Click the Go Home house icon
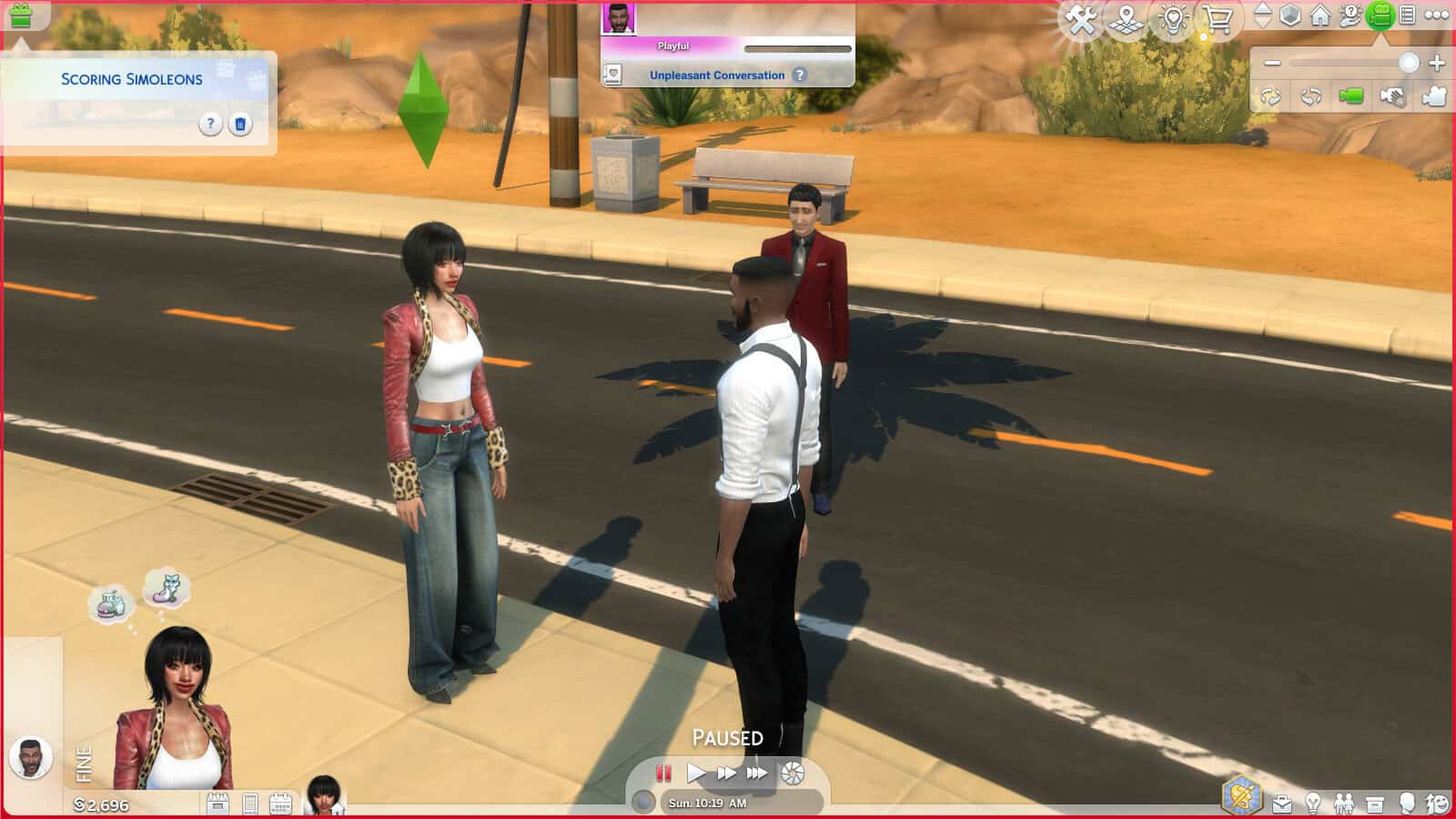Viewport: 1456px width, 819px height. [1319, 16]
